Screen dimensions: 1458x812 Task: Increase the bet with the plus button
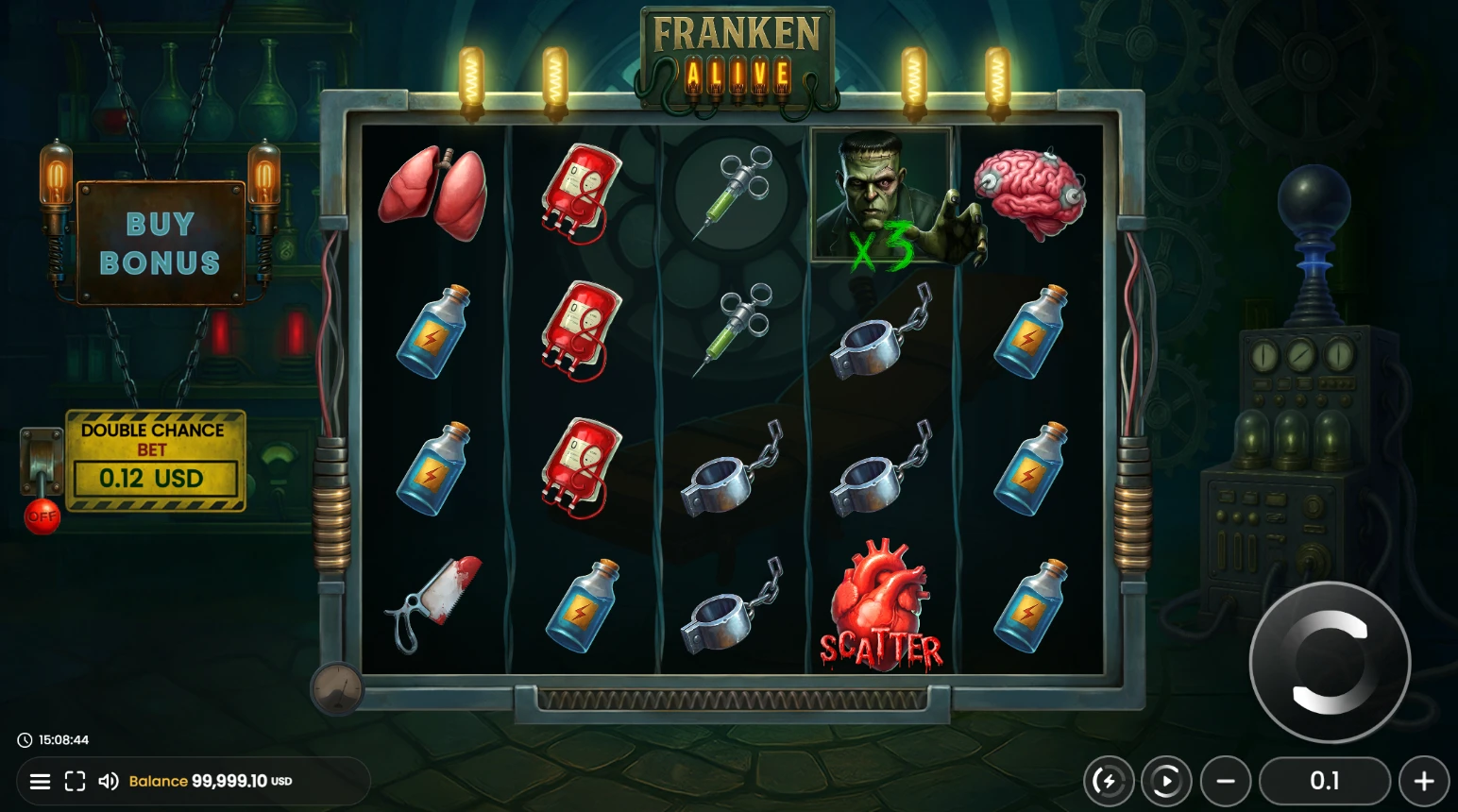point(1424,781)
